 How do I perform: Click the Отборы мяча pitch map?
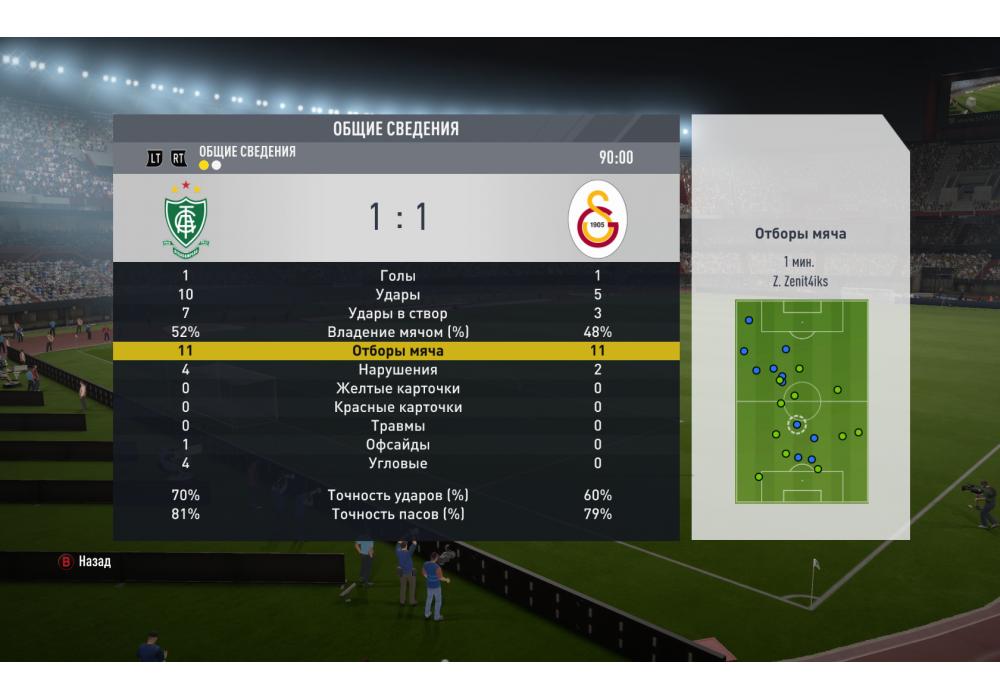click(x=801, y=401)
